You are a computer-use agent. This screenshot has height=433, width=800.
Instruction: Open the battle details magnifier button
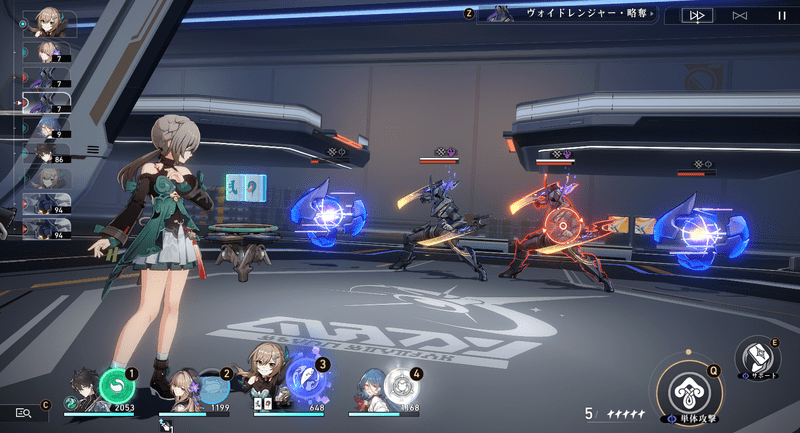[24, 412]
